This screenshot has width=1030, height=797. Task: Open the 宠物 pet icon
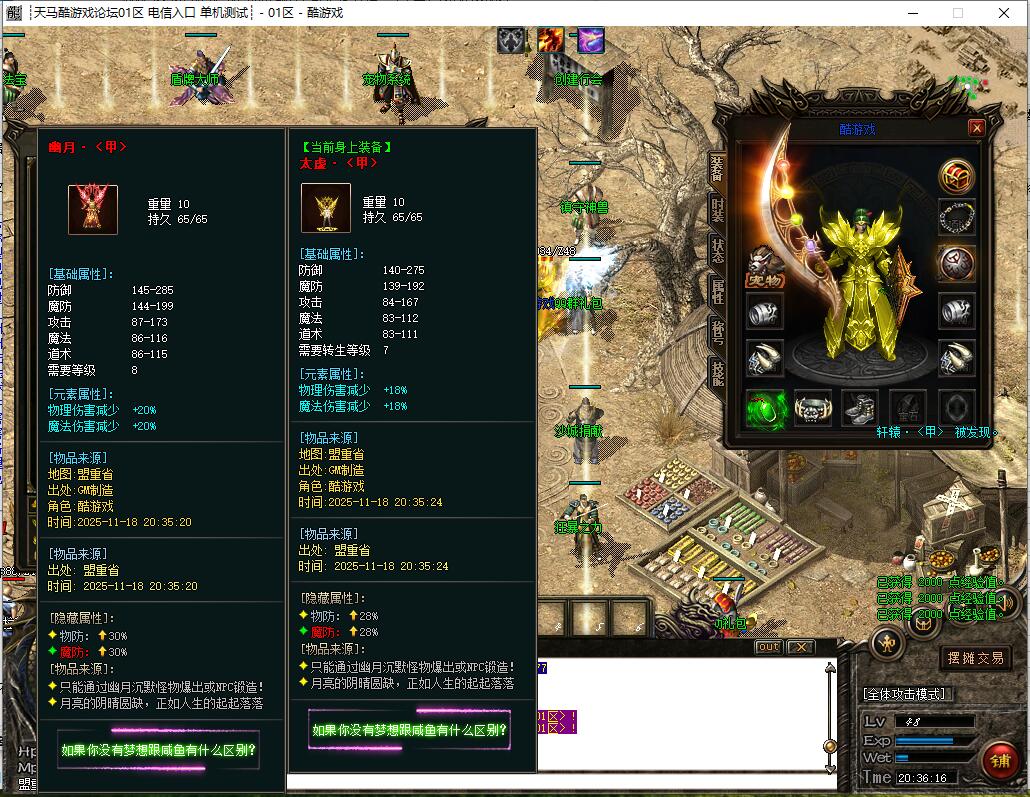[x=765, y=265]
